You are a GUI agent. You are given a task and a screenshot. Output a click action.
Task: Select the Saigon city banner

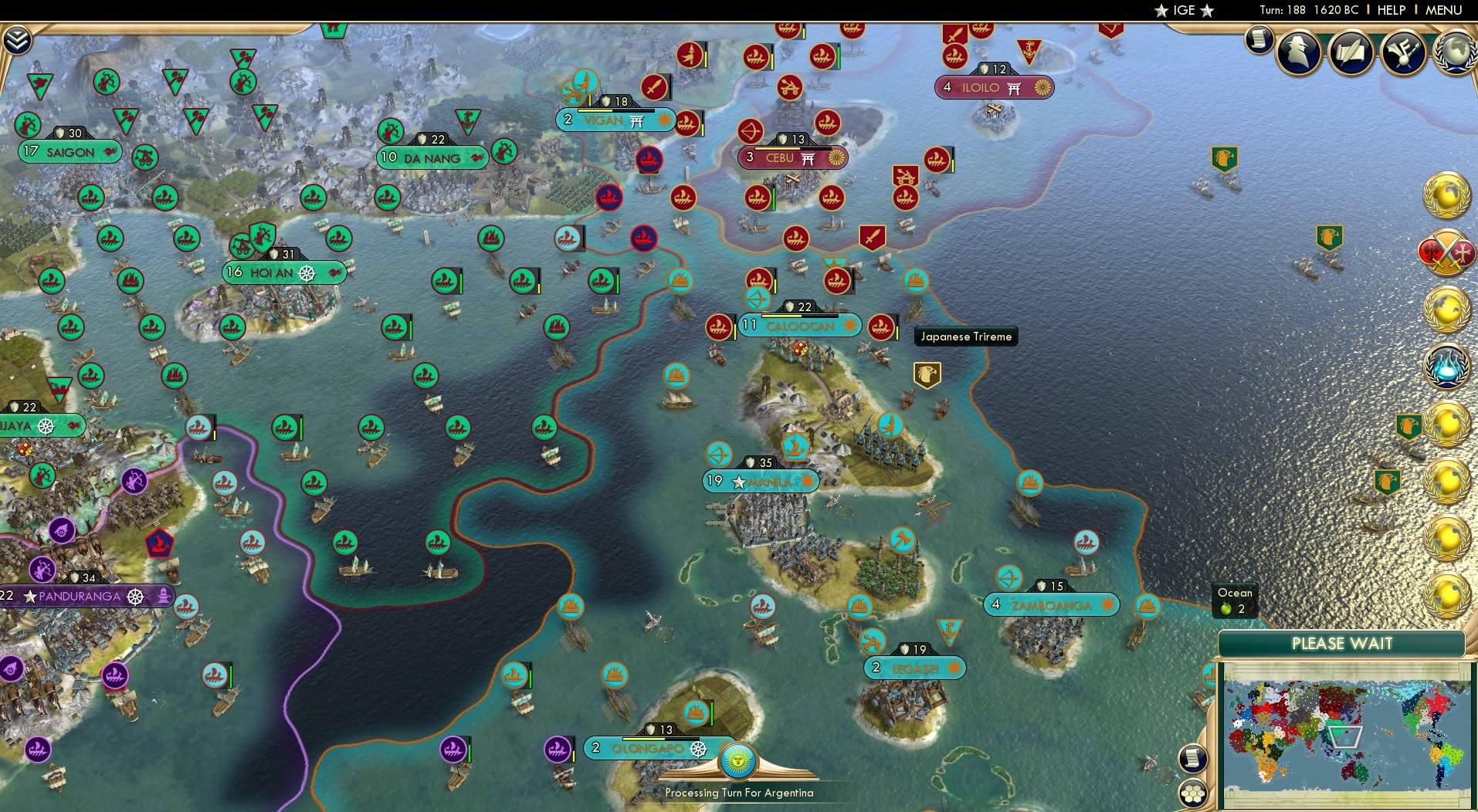point(68,152)
